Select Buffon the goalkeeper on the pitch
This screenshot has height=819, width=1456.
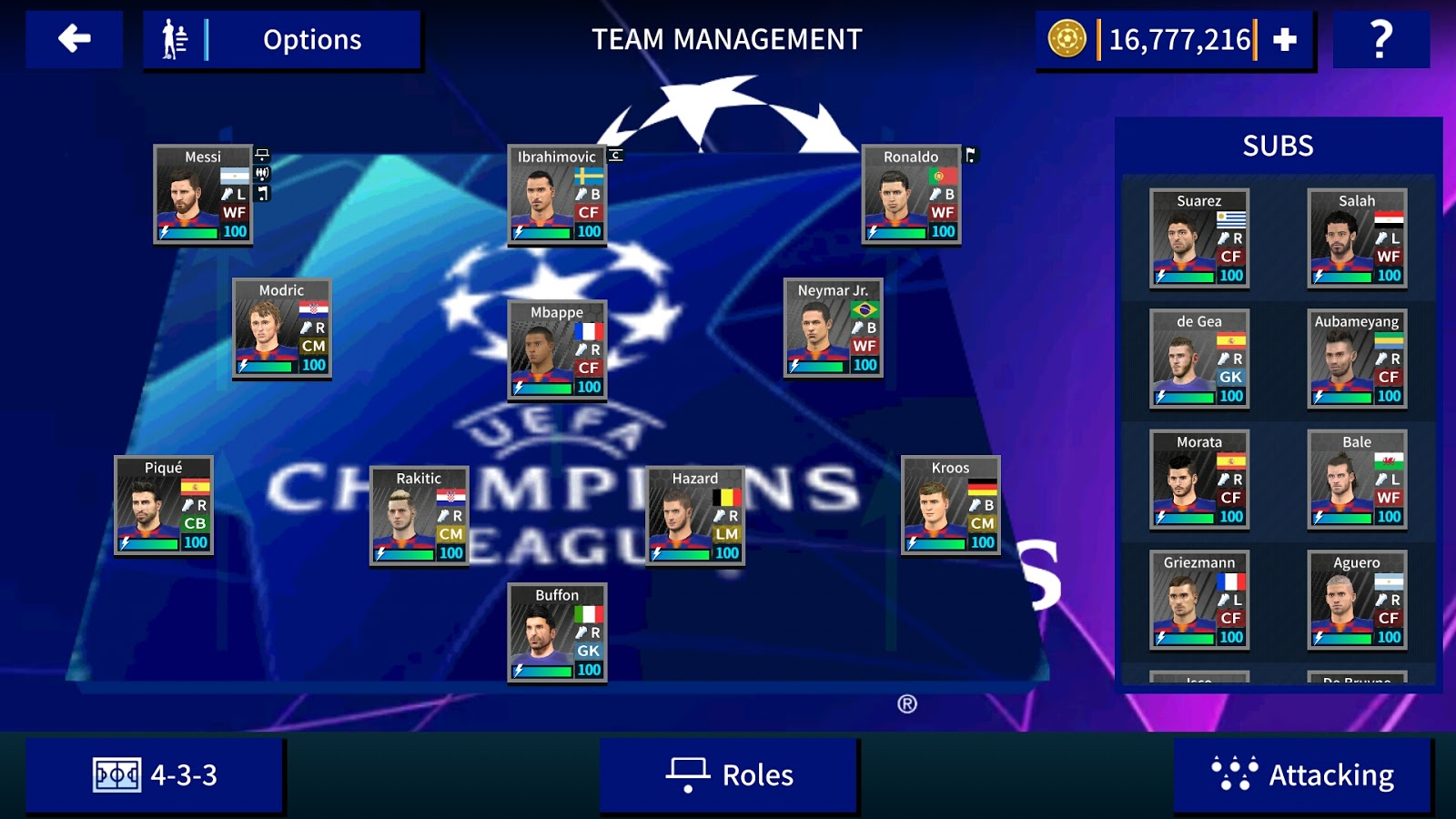[x=556, y=635]
